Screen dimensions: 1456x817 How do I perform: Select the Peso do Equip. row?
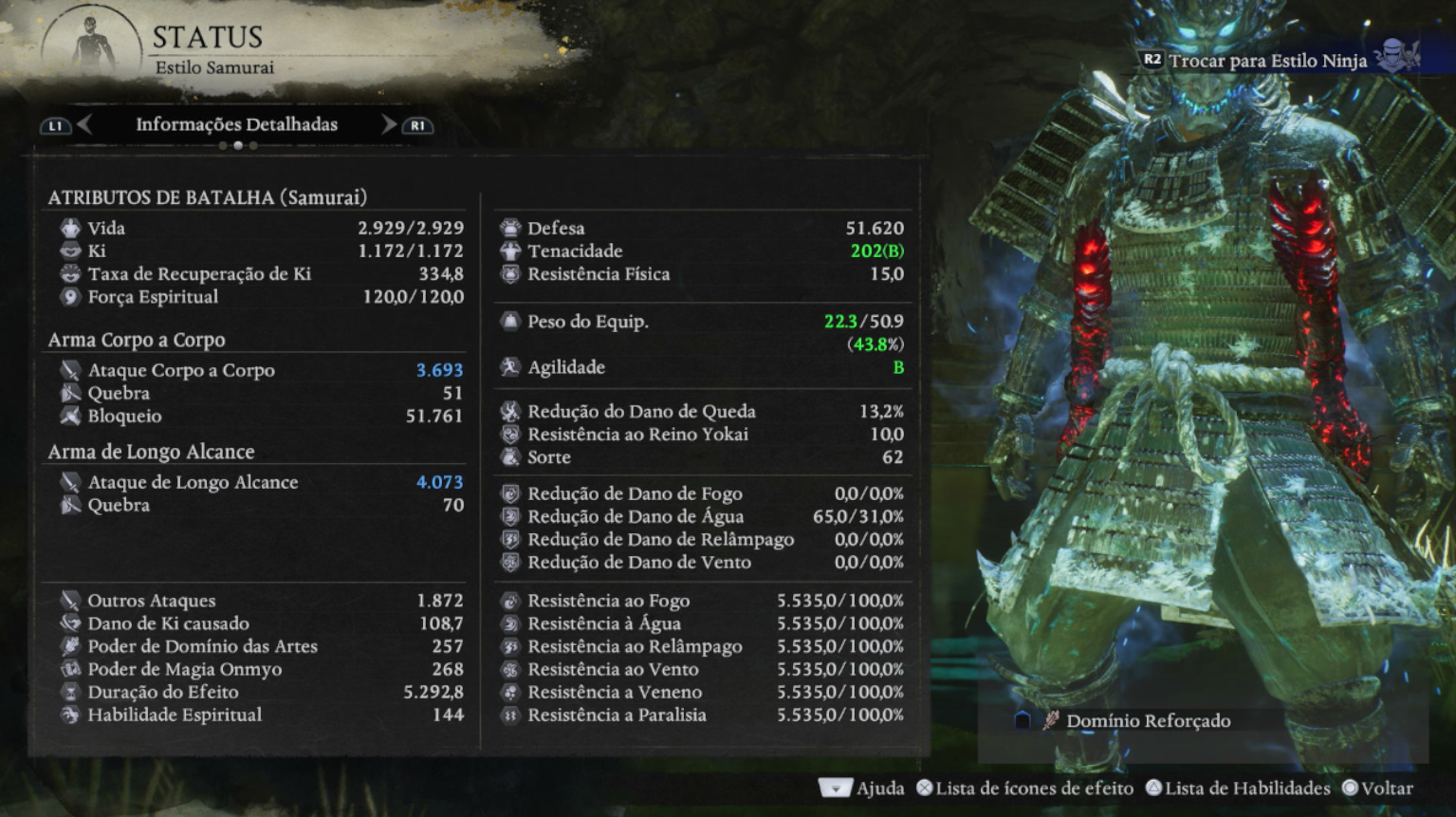pyautogui.click(x=702, y=322)
